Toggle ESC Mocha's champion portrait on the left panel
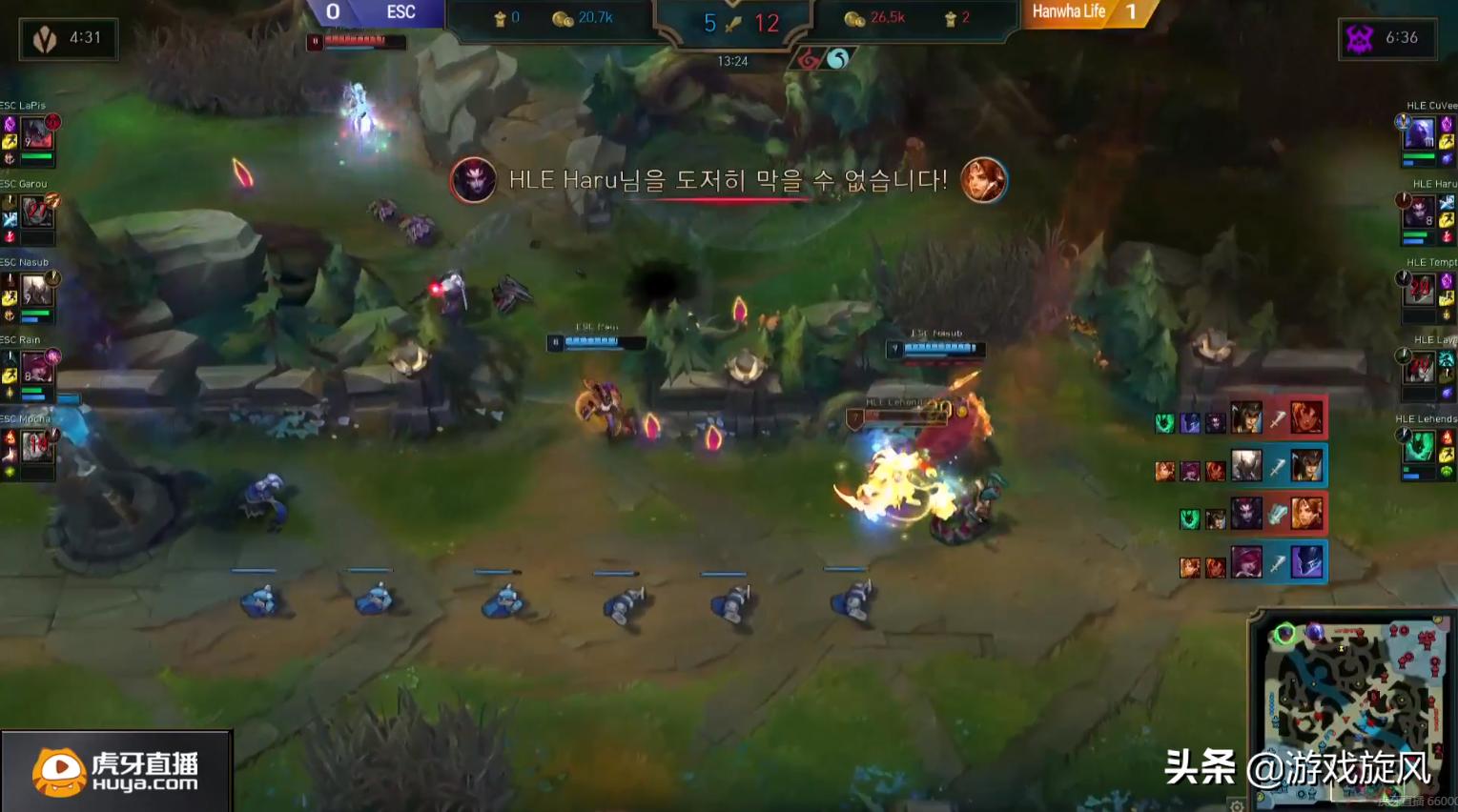This screenshot has height=812, width=1458. [x=36, y=445]
